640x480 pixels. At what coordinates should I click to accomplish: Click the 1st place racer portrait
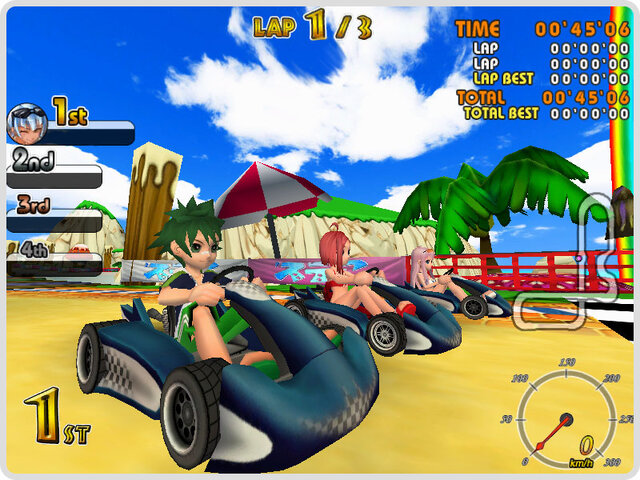coord(27,123)
